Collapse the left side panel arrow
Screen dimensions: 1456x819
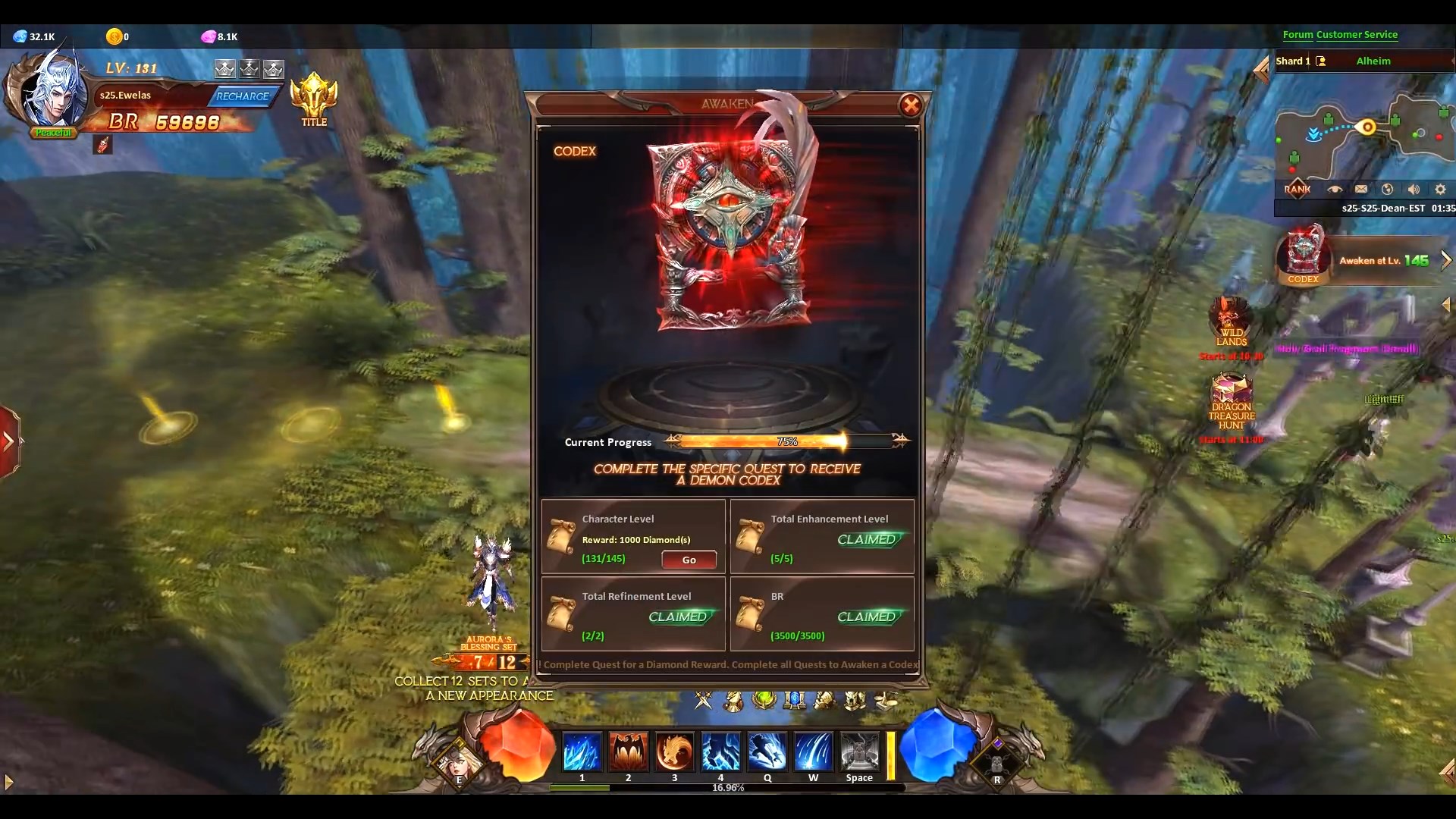coord(8,440)
